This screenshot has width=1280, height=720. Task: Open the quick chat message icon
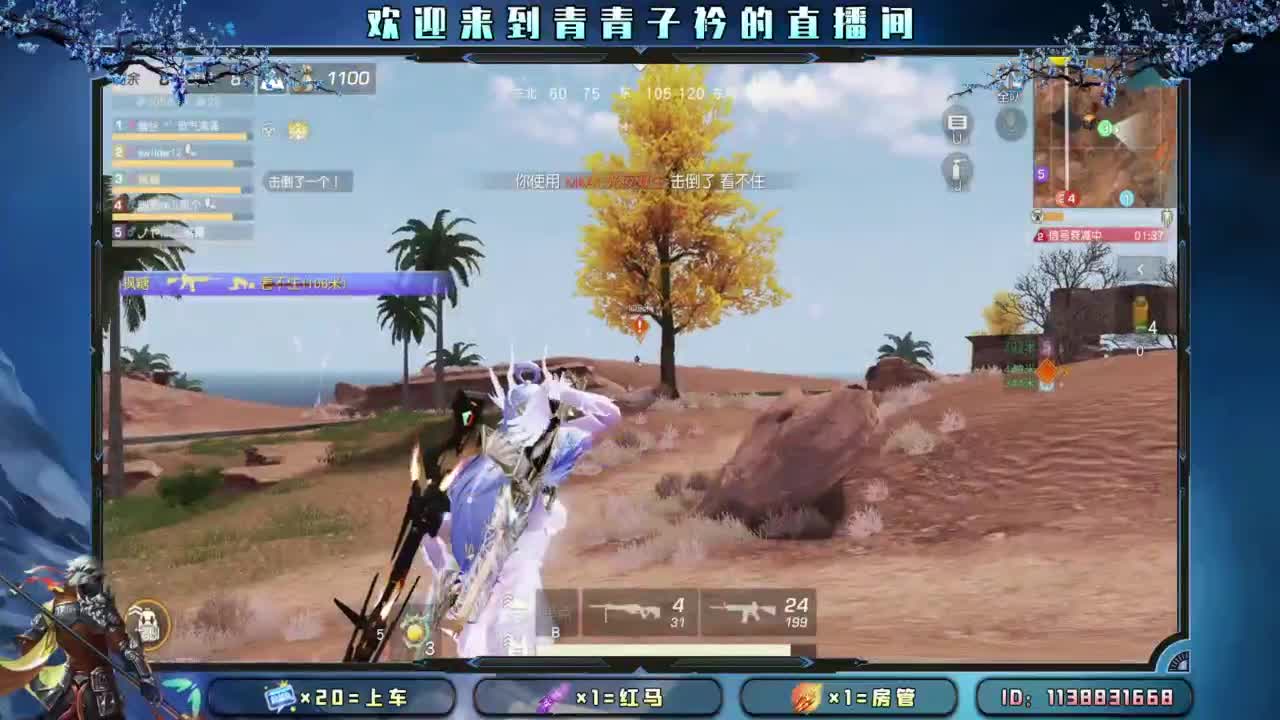click(956, 122)
